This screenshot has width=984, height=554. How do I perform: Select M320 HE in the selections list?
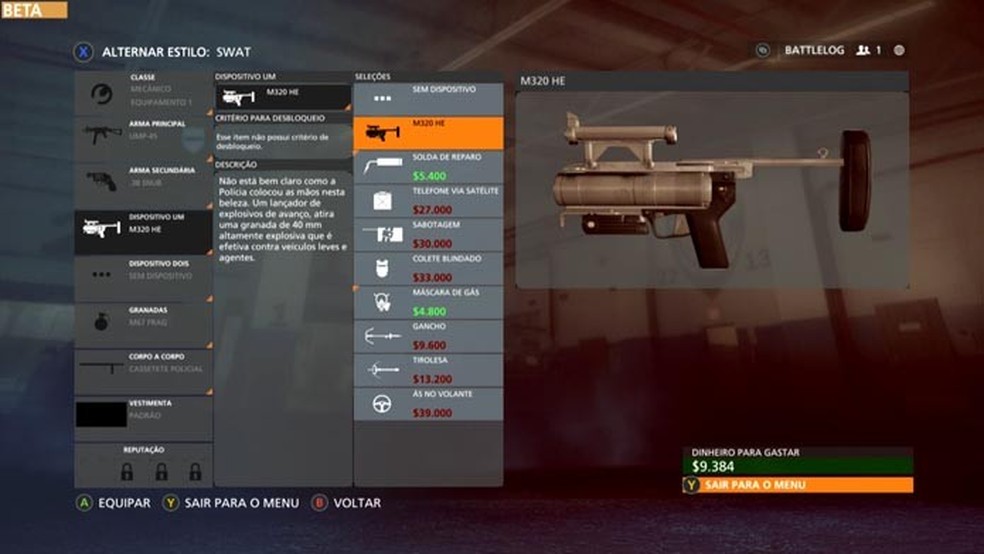point(427,132)
